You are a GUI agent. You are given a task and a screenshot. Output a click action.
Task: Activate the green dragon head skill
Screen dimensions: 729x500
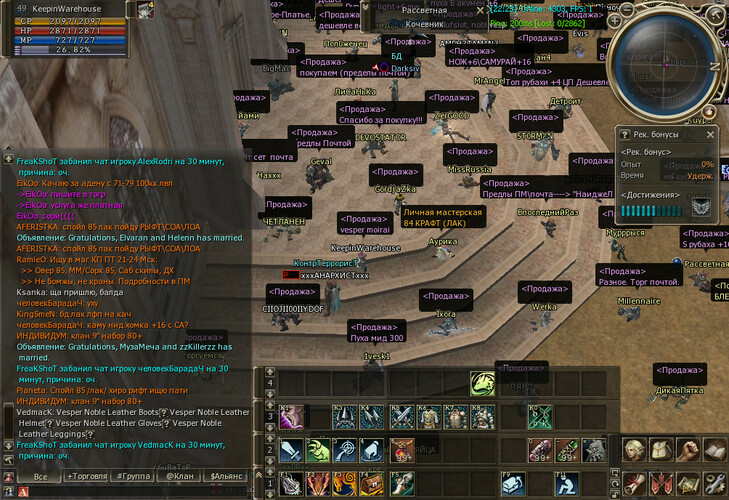click(484, 385)
